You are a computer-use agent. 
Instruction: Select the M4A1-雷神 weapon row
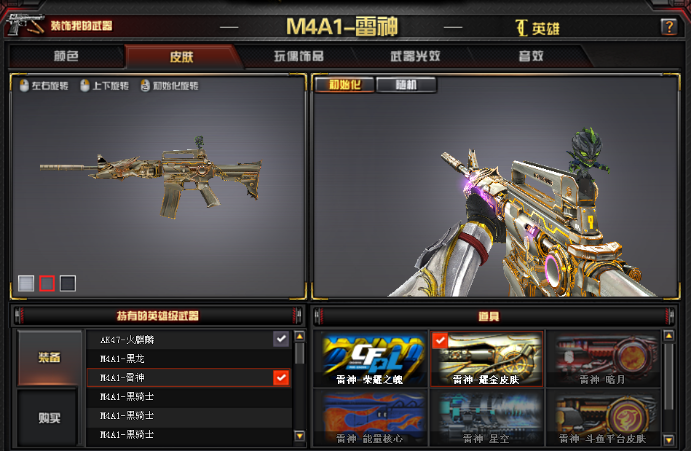click(180, 378)
